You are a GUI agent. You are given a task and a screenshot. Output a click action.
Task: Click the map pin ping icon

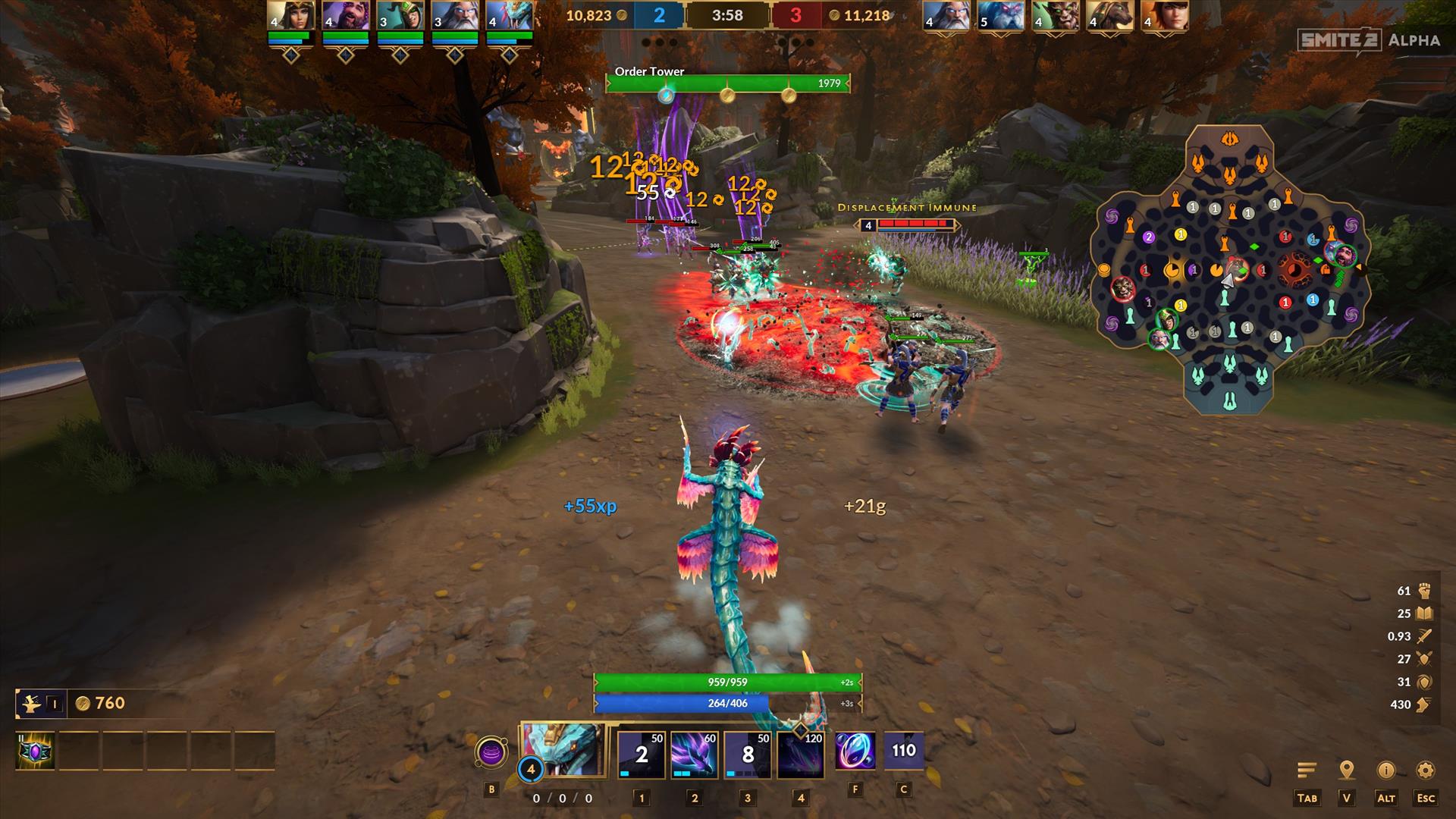click(1347, 770)
